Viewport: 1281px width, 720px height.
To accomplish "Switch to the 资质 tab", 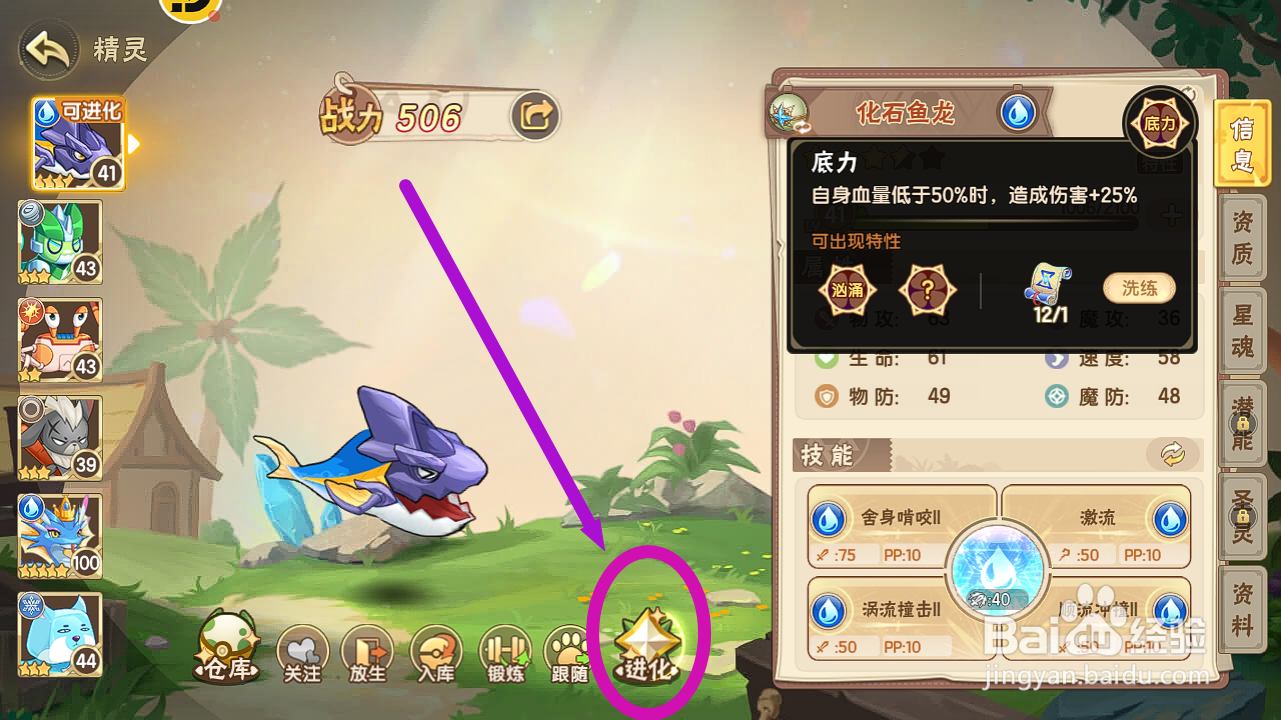I will (1243, 238).
